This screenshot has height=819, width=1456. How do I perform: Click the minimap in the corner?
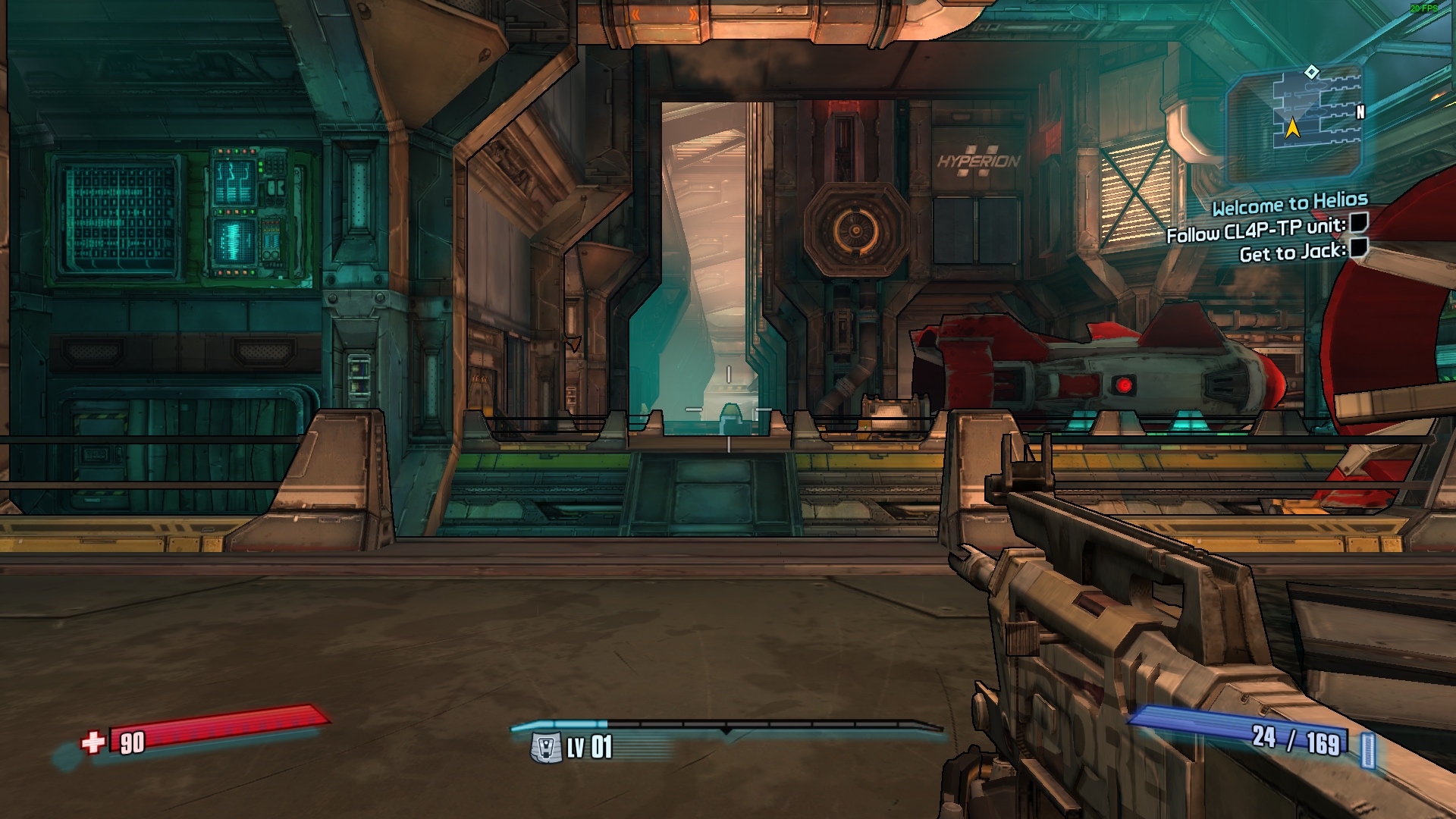tap(1297, 123)
